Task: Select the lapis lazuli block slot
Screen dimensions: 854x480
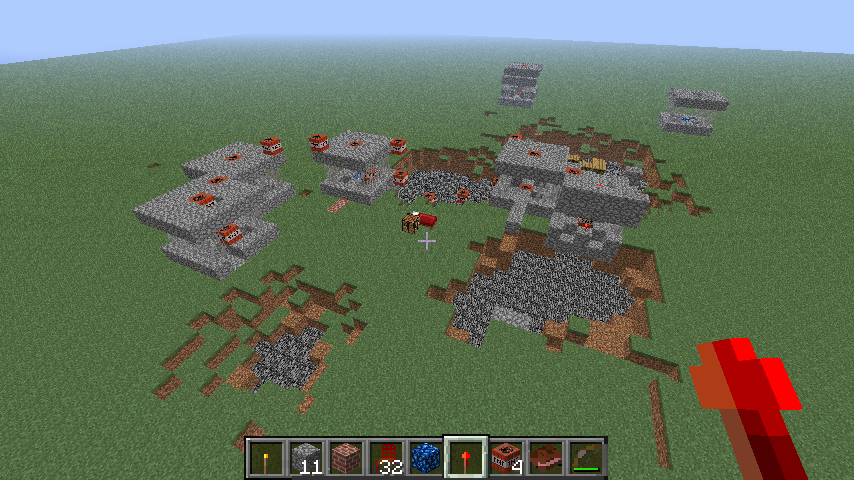Action: [x=426, y=458]
